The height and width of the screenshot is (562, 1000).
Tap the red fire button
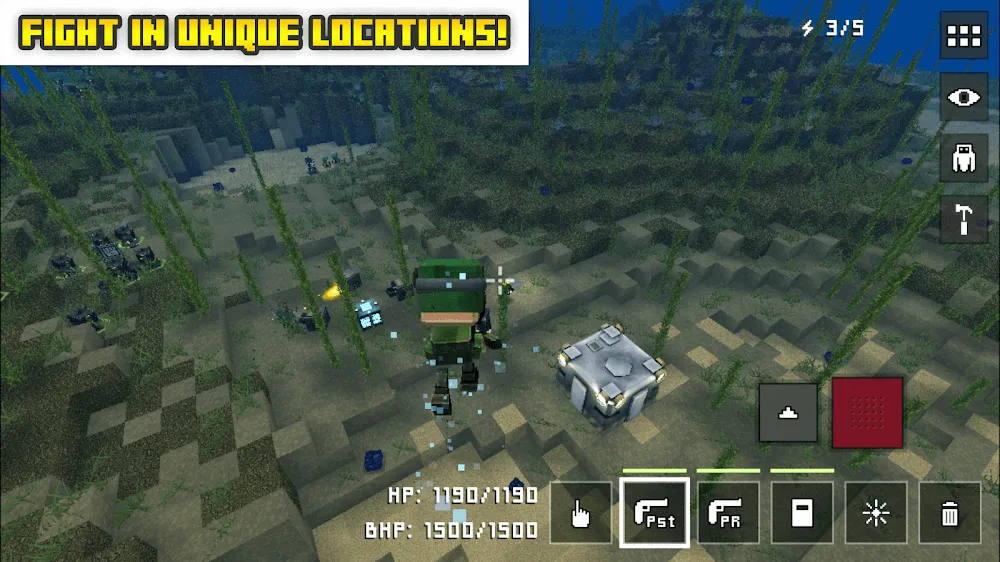(x=867, y=412)
